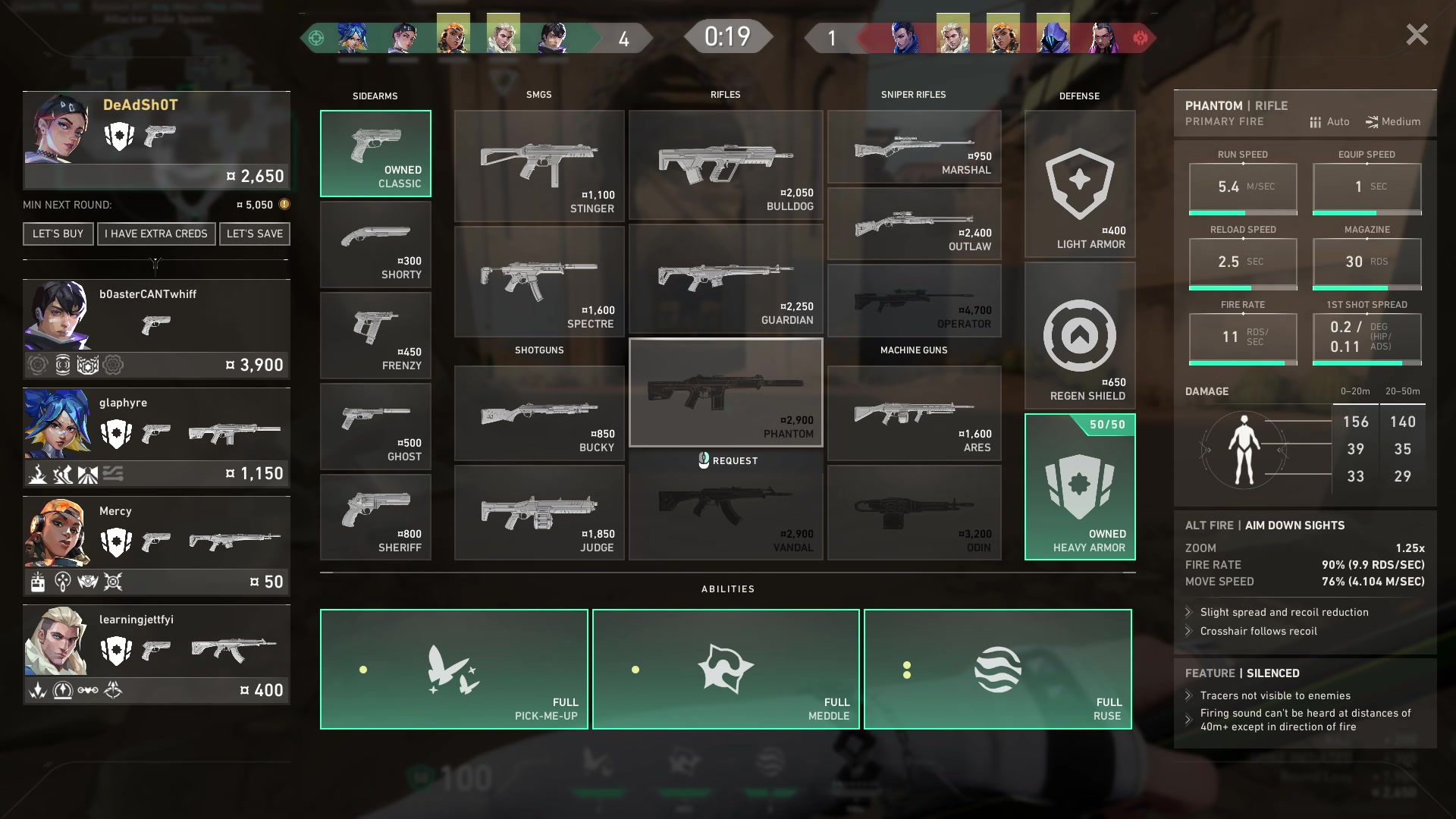Select the Vandal rifle

726,513
